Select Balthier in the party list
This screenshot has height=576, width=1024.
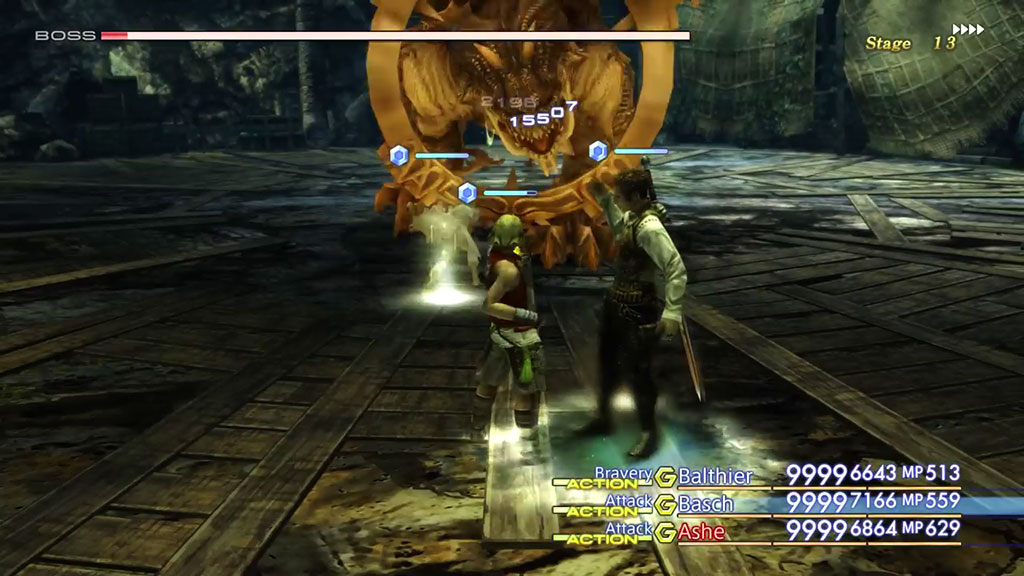point(715,476)
